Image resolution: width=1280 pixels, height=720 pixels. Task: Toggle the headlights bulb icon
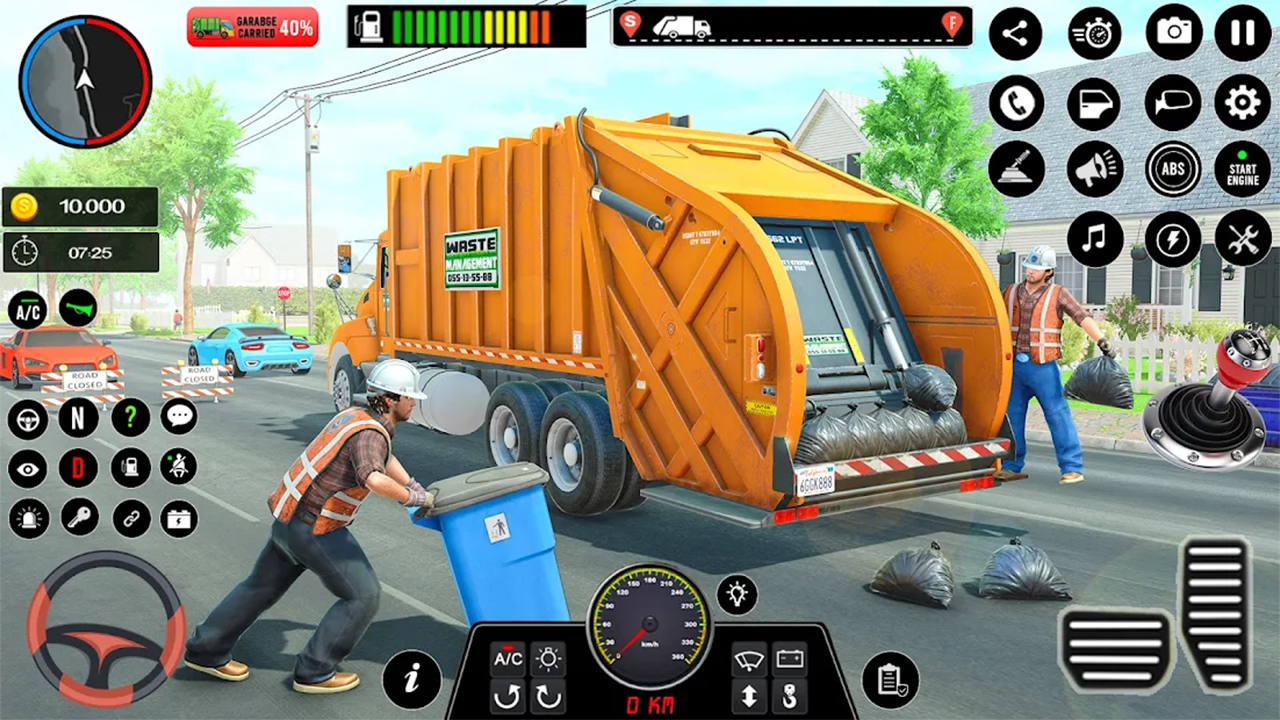pos(738,594)
